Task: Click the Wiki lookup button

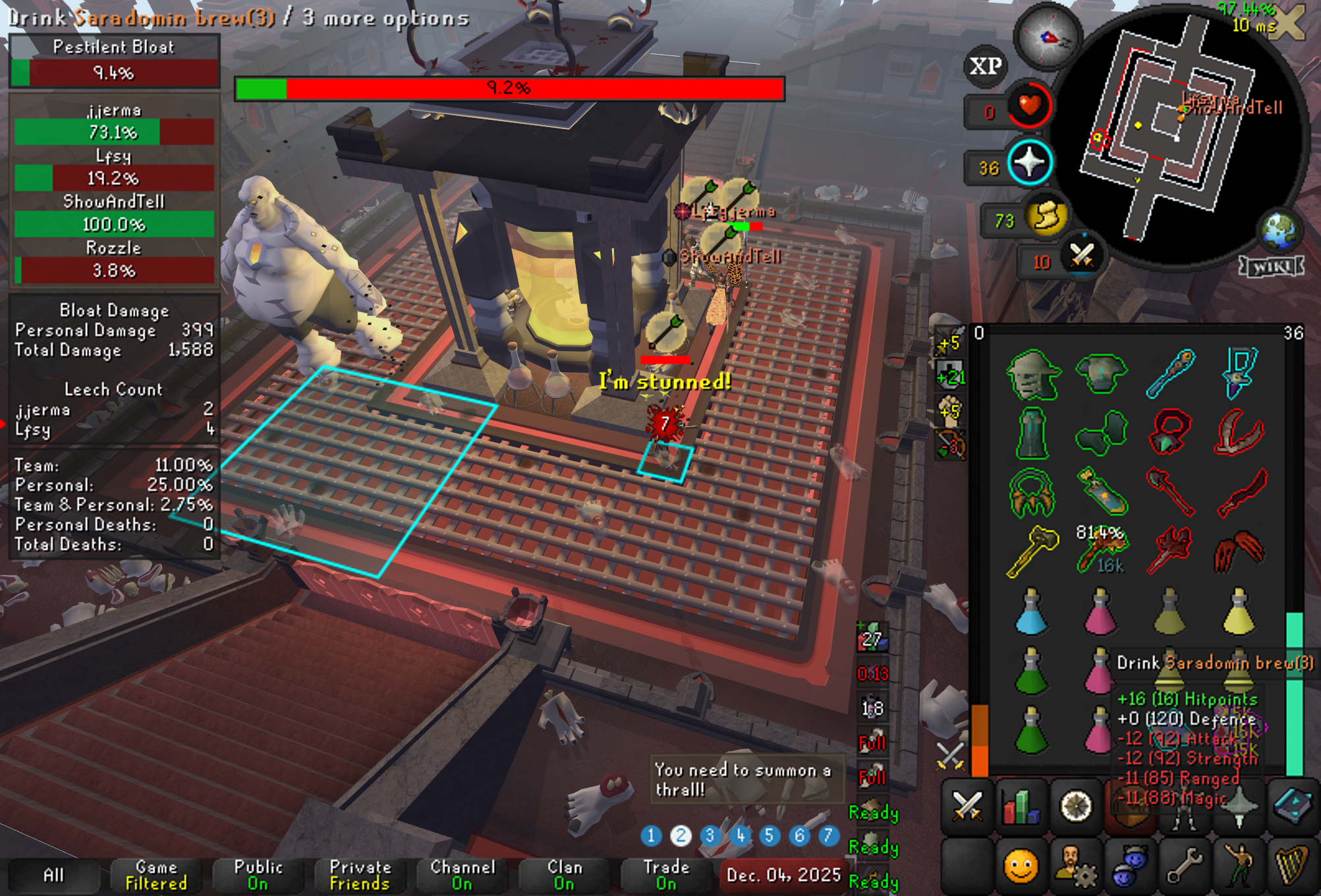Action: coord(1271,266)
